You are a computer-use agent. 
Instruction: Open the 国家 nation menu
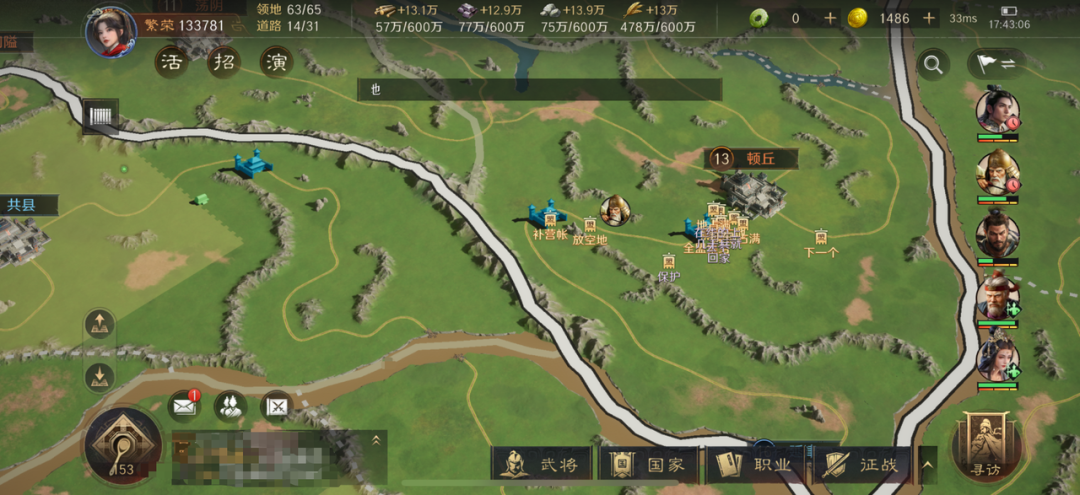[651, 464]
